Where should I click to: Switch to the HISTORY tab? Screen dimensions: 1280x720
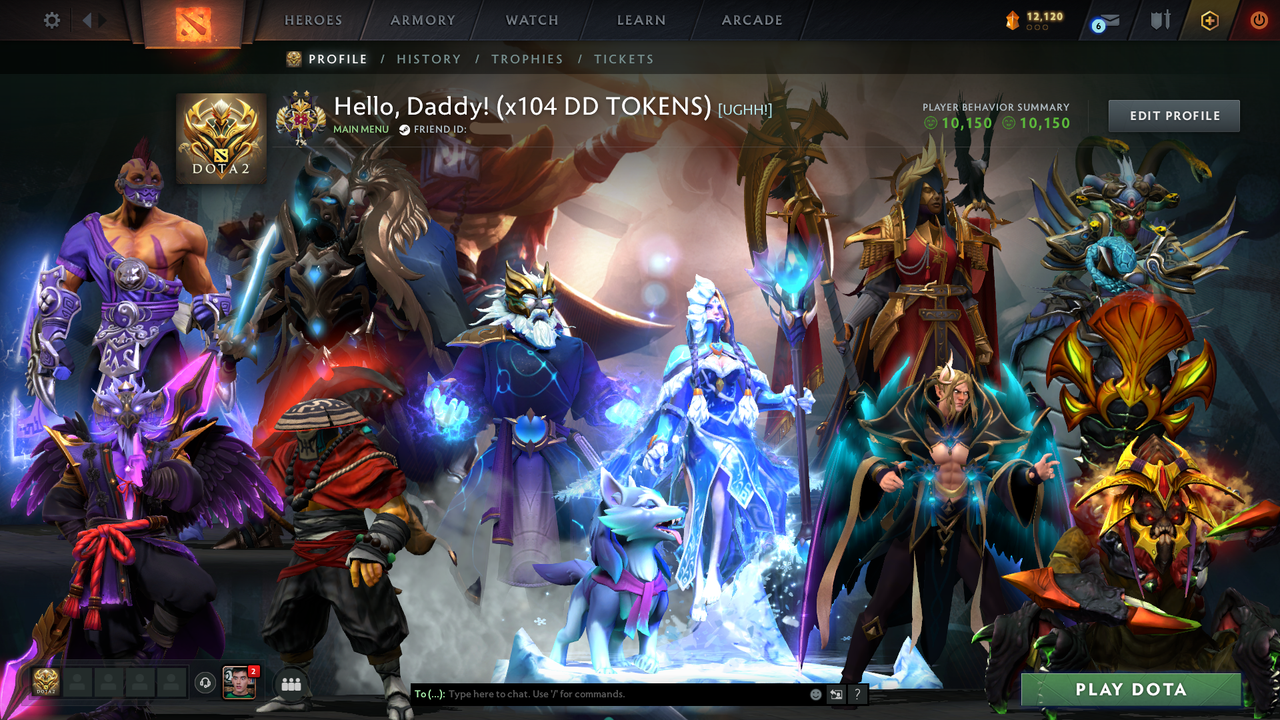pos(429,59)
